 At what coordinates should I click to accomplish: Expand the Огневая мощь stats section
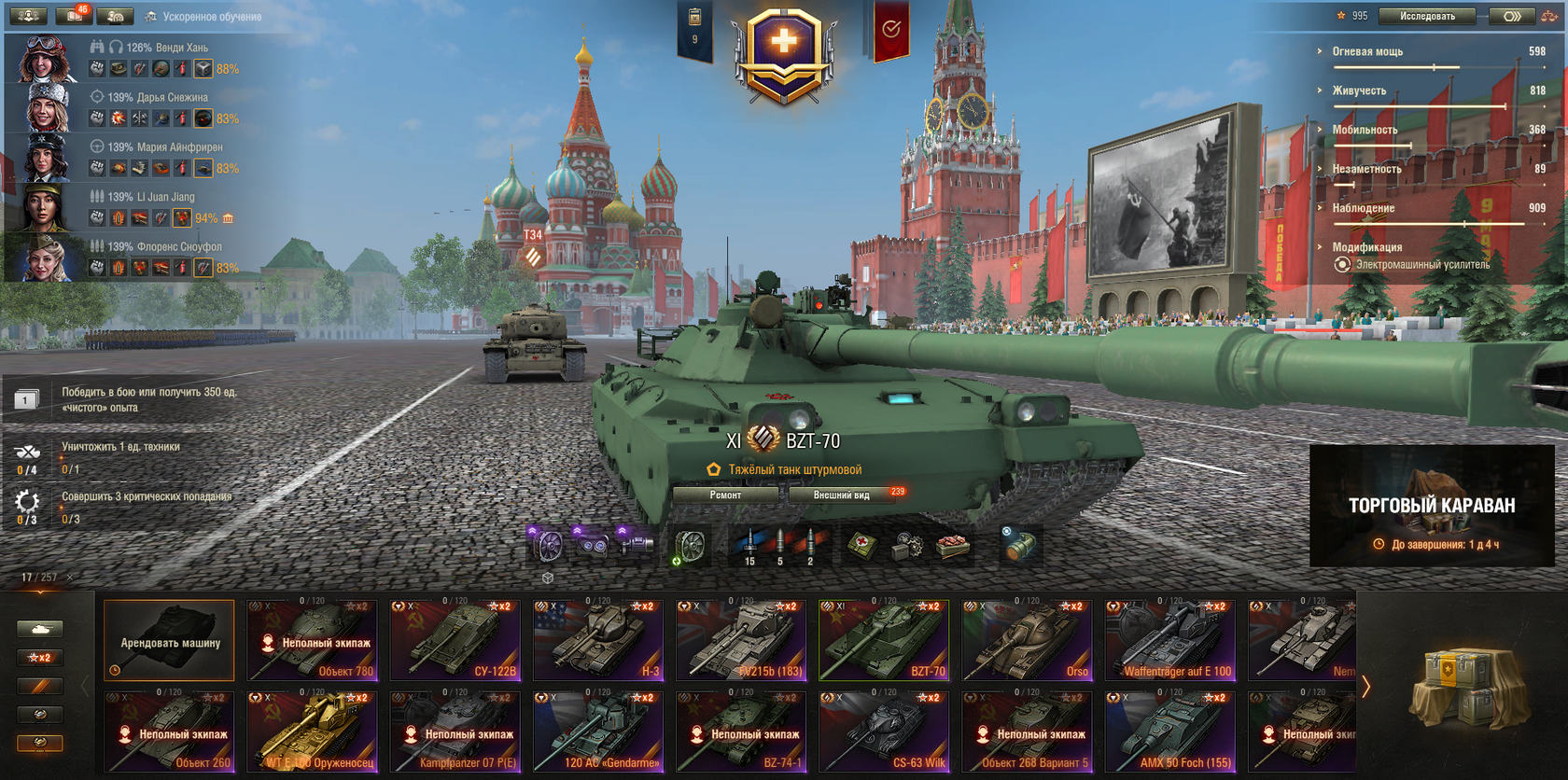click(x=1367, y=52)
